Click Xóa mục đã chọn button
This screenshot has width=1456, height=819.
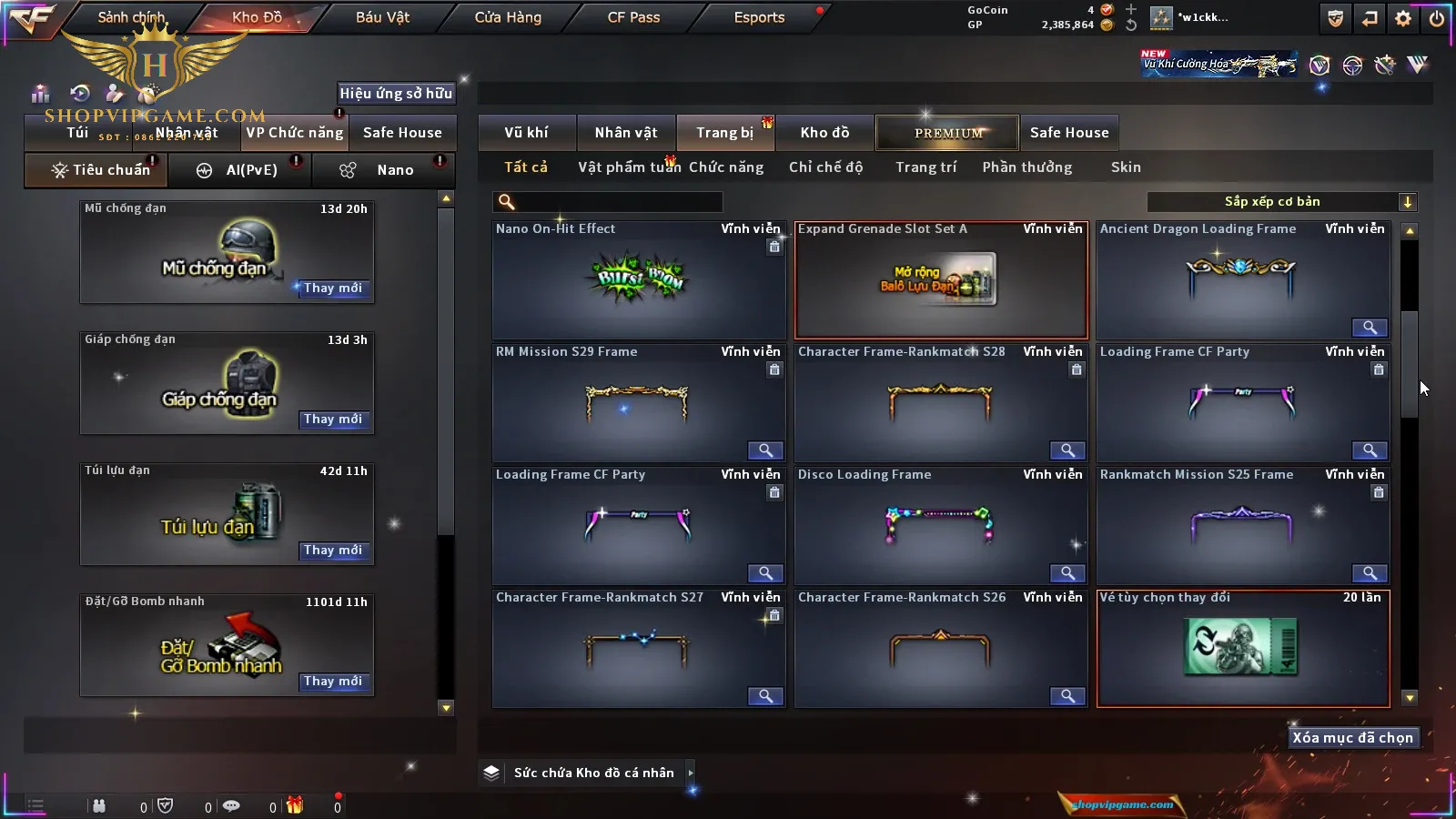1352,738
